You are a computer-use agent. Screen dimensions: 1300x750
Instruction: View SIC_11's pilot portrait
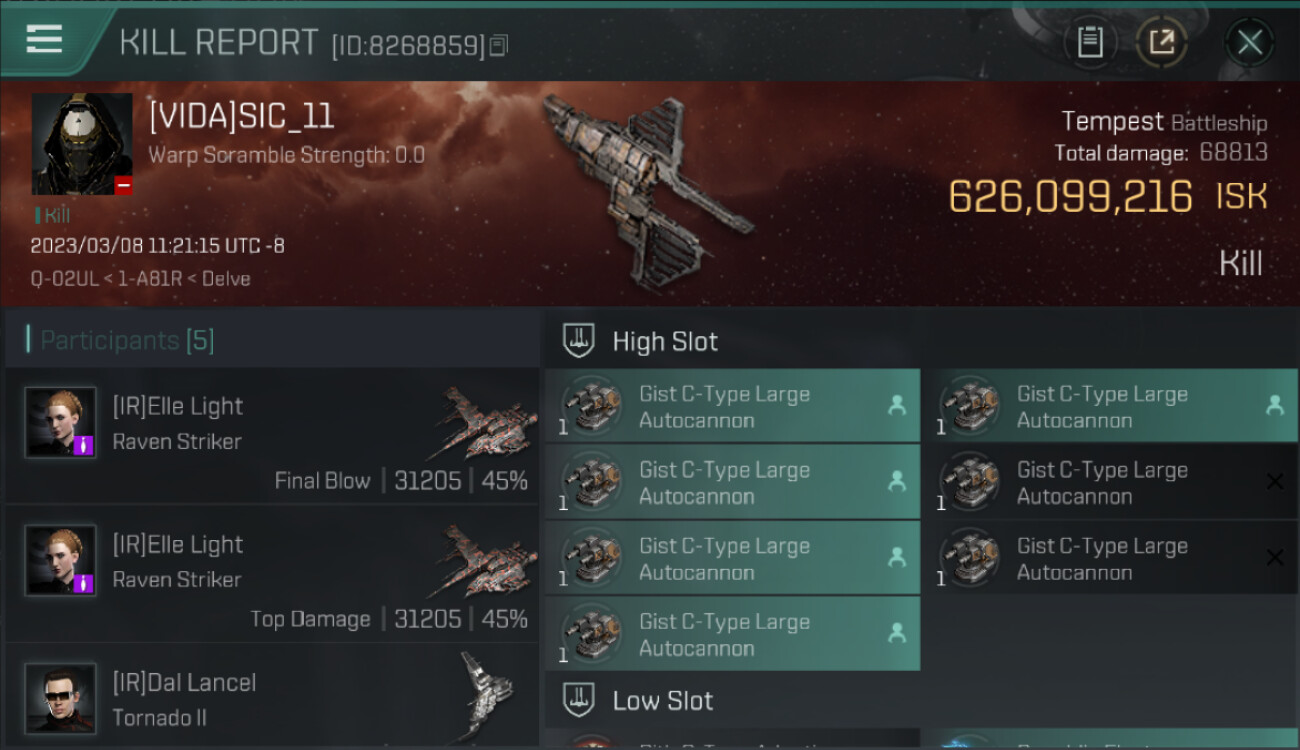coord(82,144)
